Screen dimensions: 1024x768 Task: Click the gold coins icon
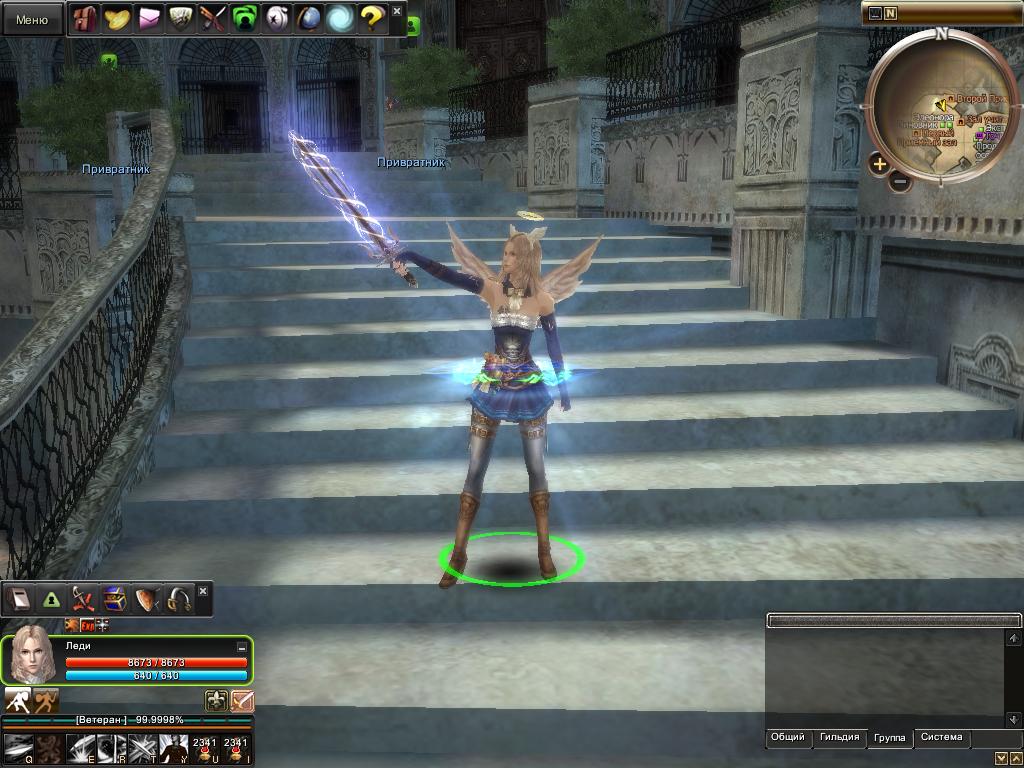pos(118,18)
